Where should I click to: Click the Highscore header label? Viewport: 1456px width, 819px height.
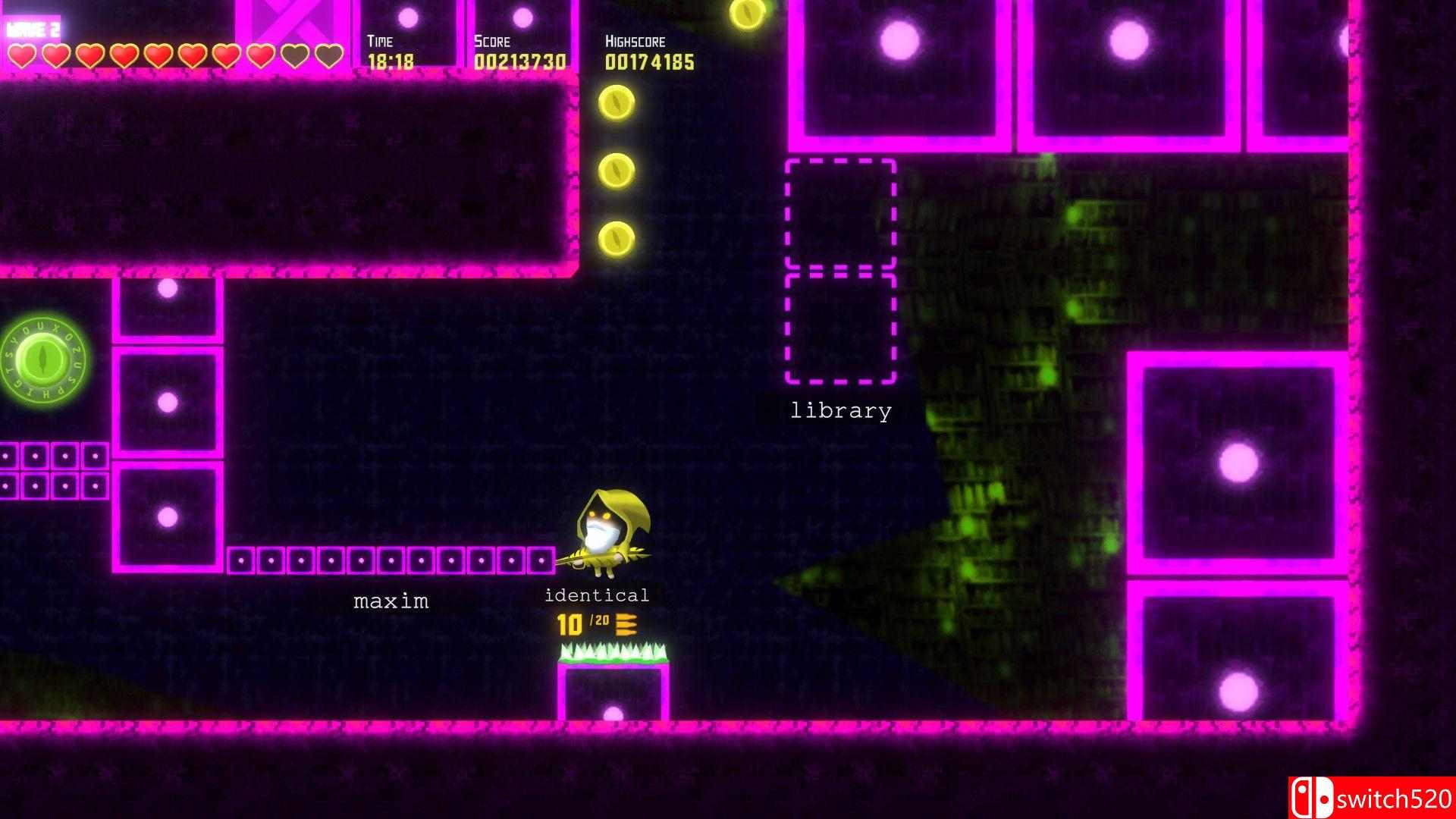pyautogui.click(x=635, y=42)
